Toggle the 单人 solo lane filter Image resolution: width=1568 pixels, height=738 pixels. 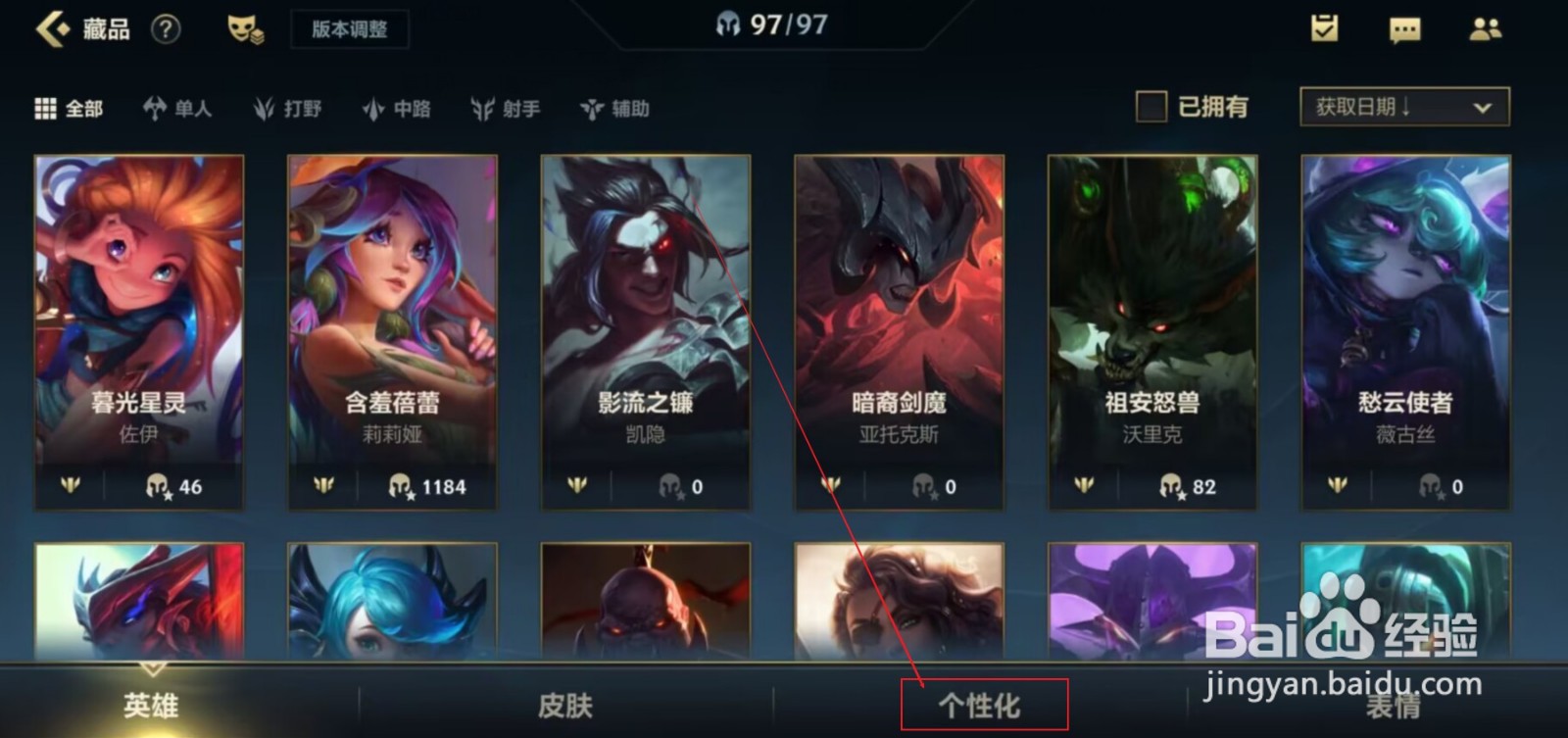pyautogui.click(x=176, y=109)
